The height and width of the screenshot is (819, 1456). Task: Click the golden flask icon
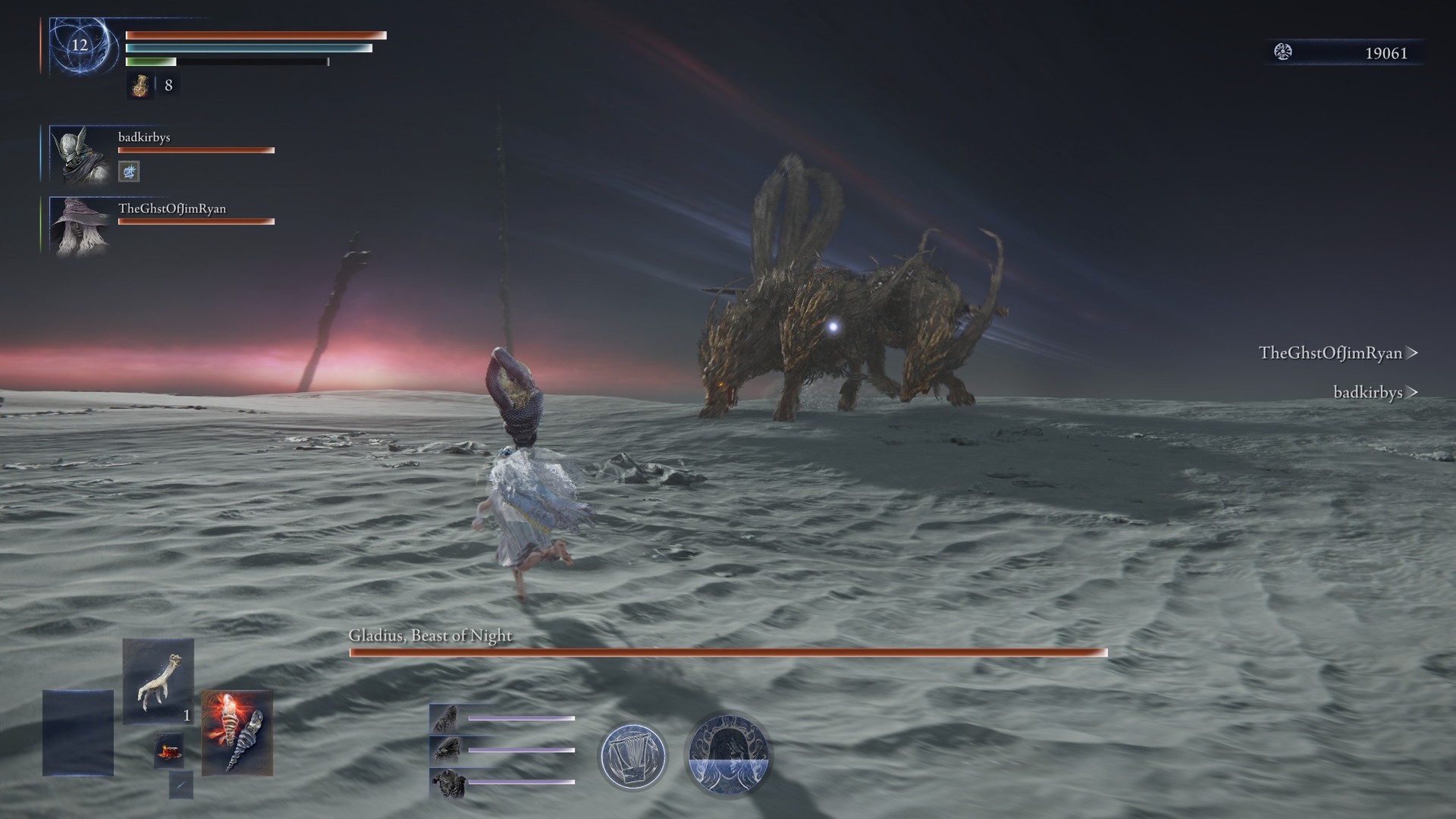tap(140, 86)
